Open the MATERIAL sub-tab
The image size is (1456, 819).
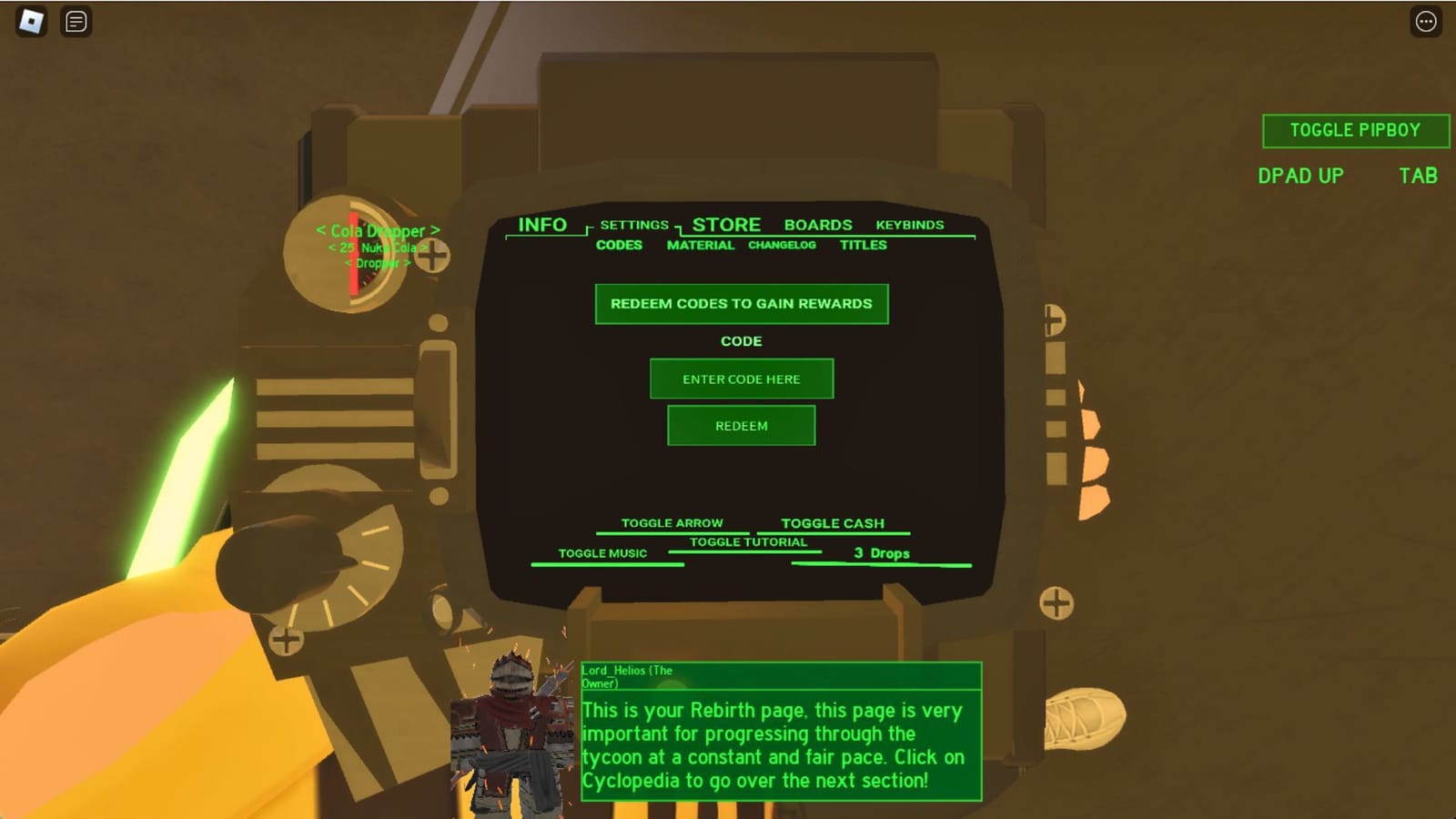click(x=701, y=245)
